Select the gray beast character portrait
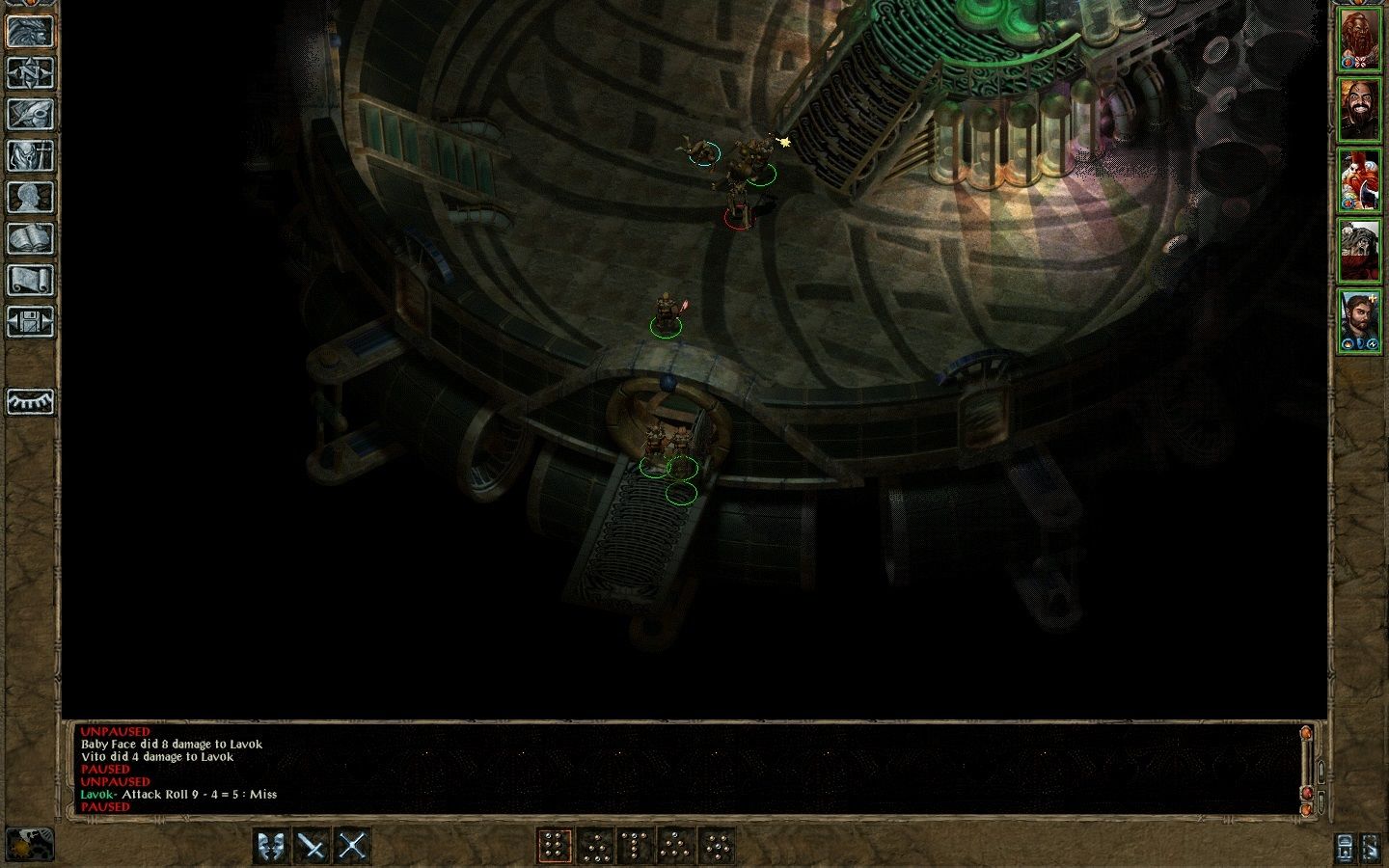This screenshot has height=868, width=1389. point(1360,251)
